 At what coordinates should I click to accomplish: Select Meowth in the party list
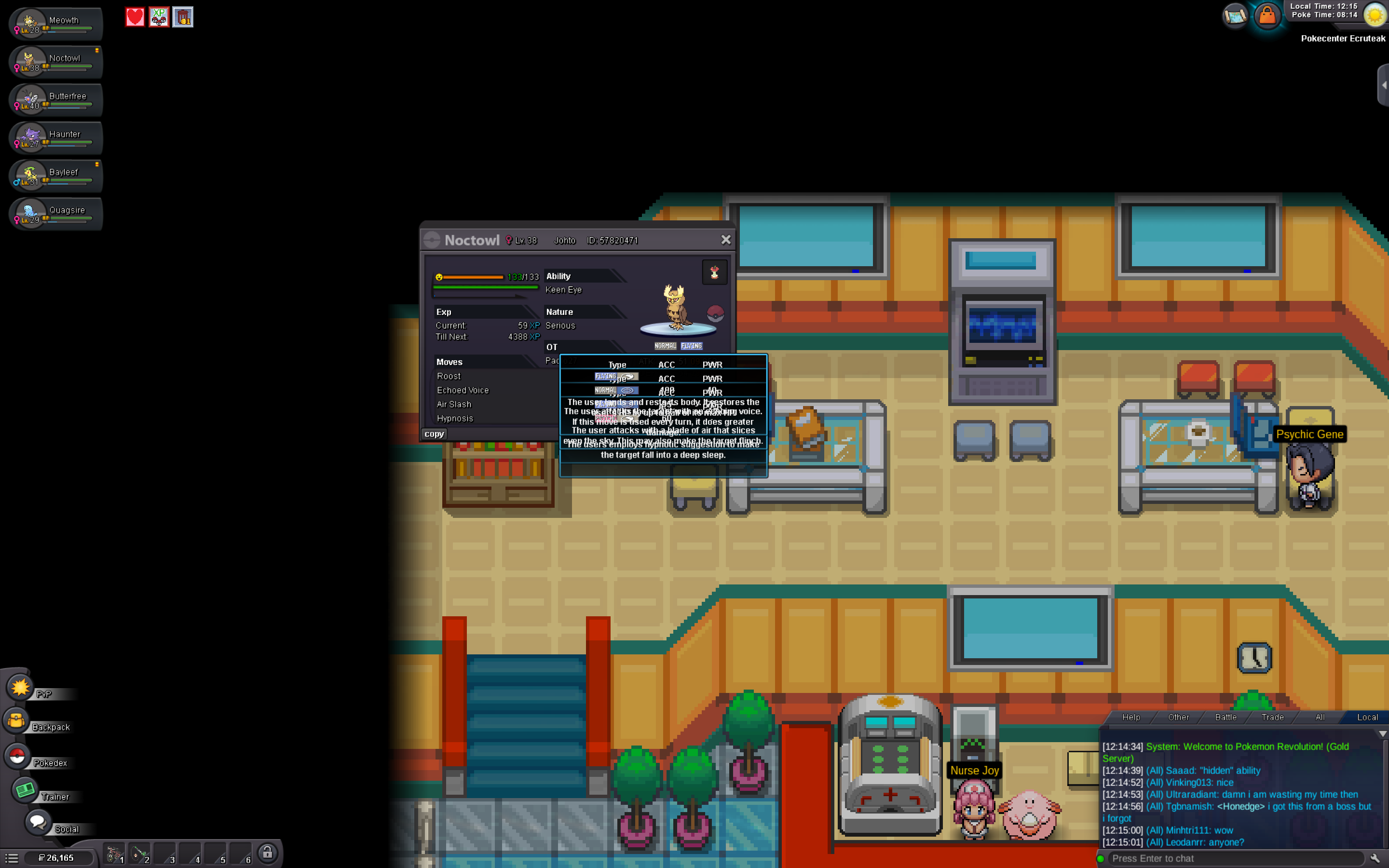55,24
